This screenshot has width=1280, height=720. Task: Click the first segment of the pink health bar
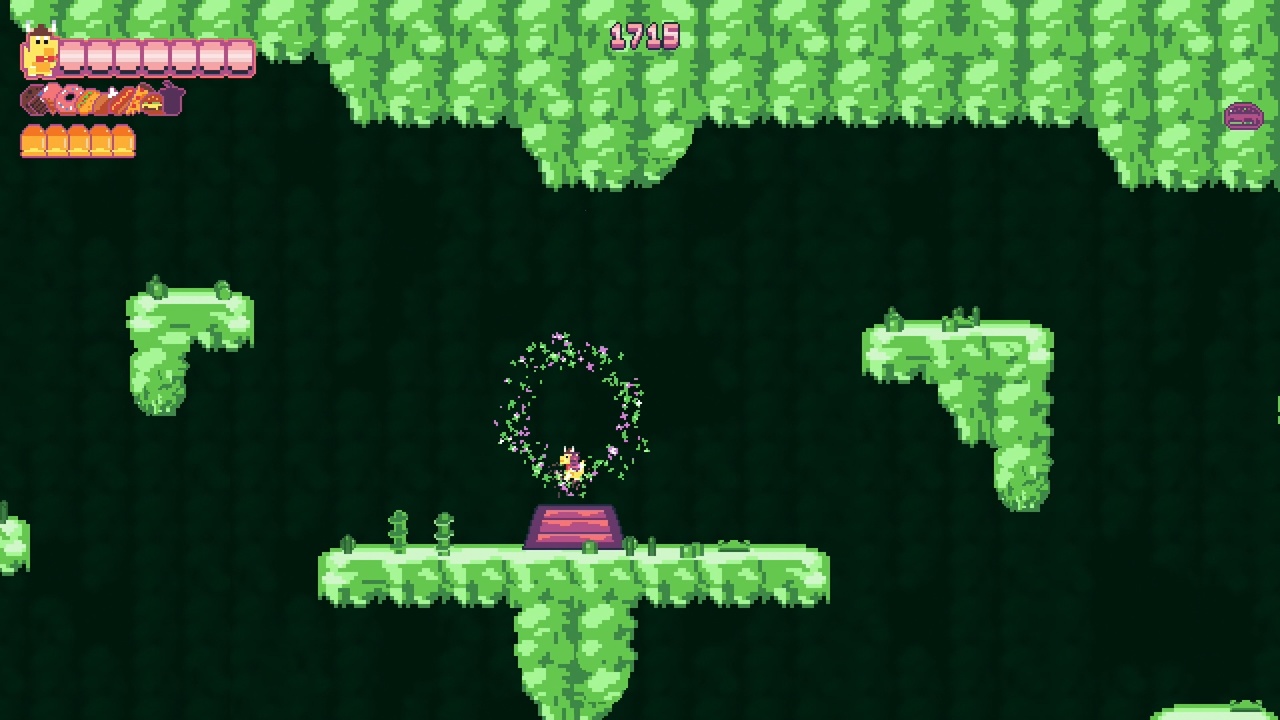pyautogui.click(x=70, y=55)
